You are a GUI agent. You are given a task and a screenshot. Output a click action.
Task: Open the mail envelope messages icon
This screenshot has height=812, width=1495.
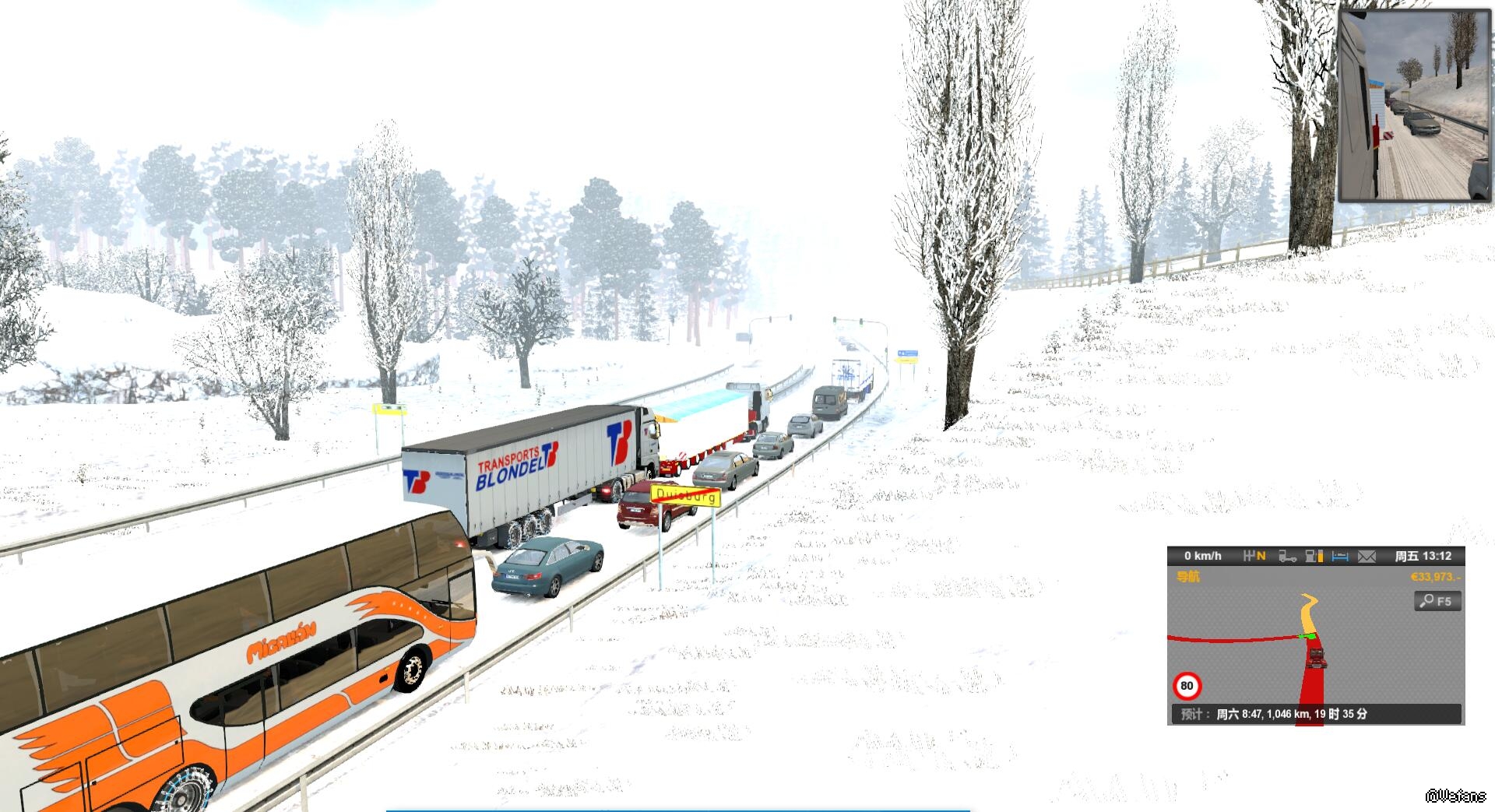[1367, 556]
